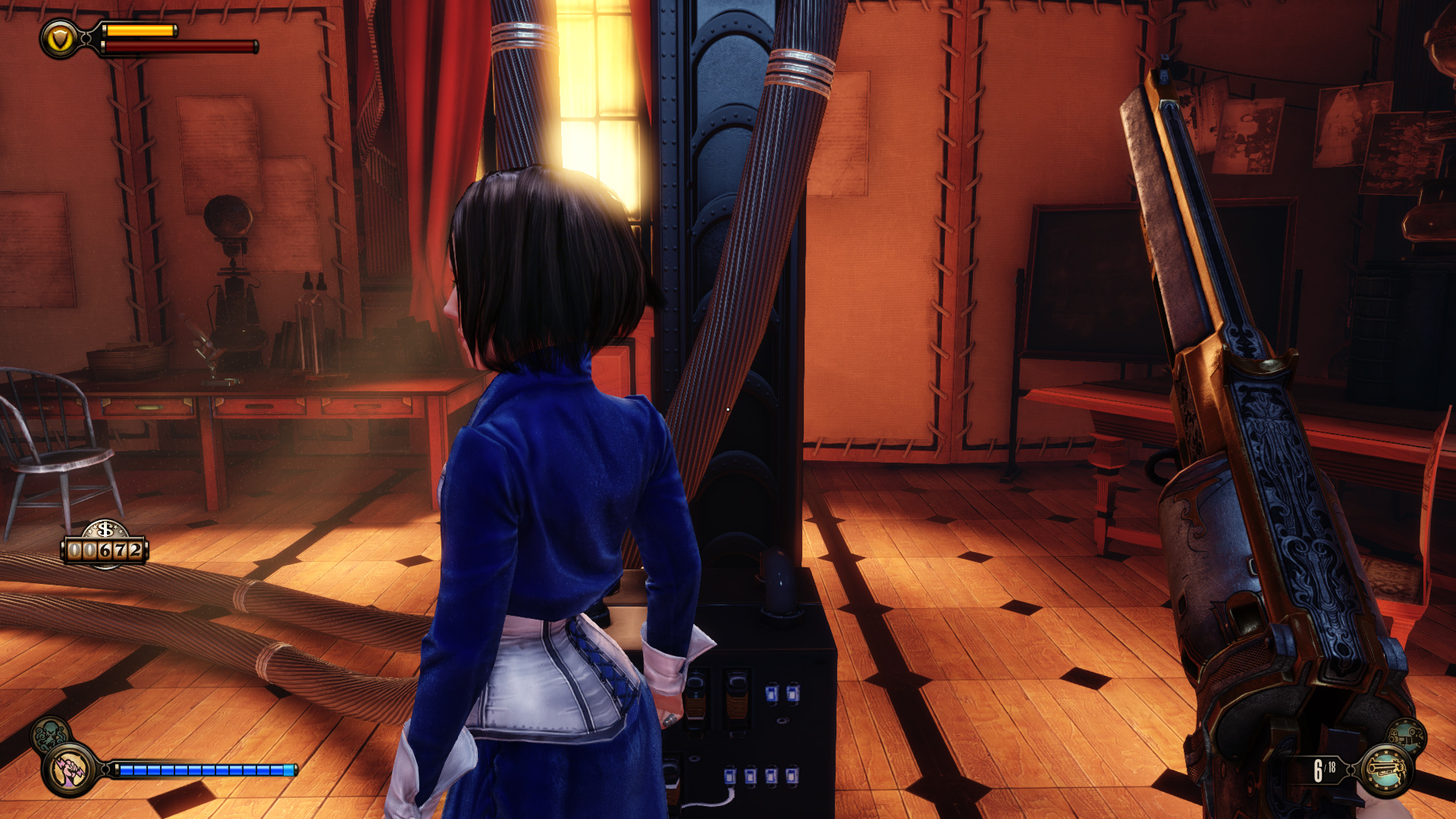Click the golden shield emblem icon
The image size is (1456, 819).
[60, 39]
